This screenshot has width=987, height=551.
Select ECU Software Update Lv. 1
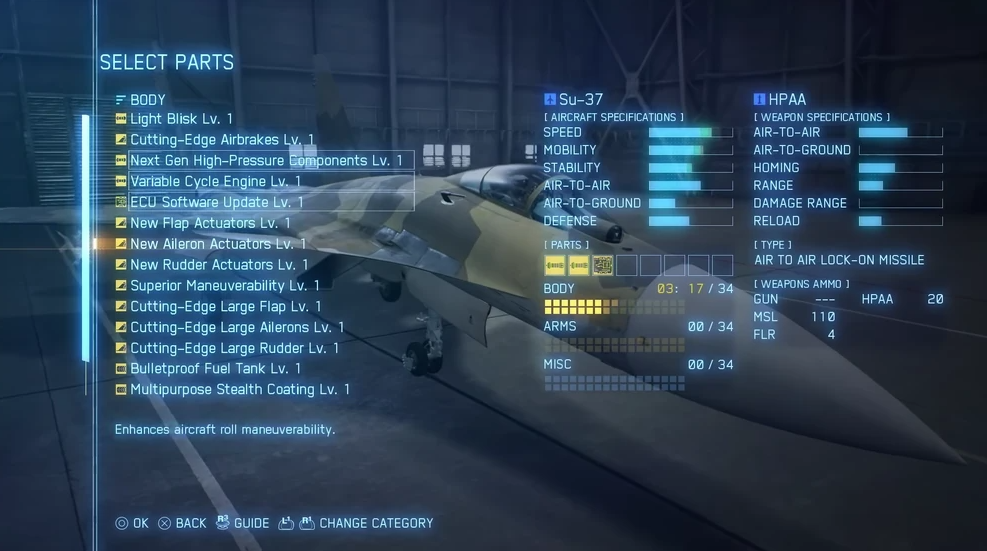click(216, 202)
